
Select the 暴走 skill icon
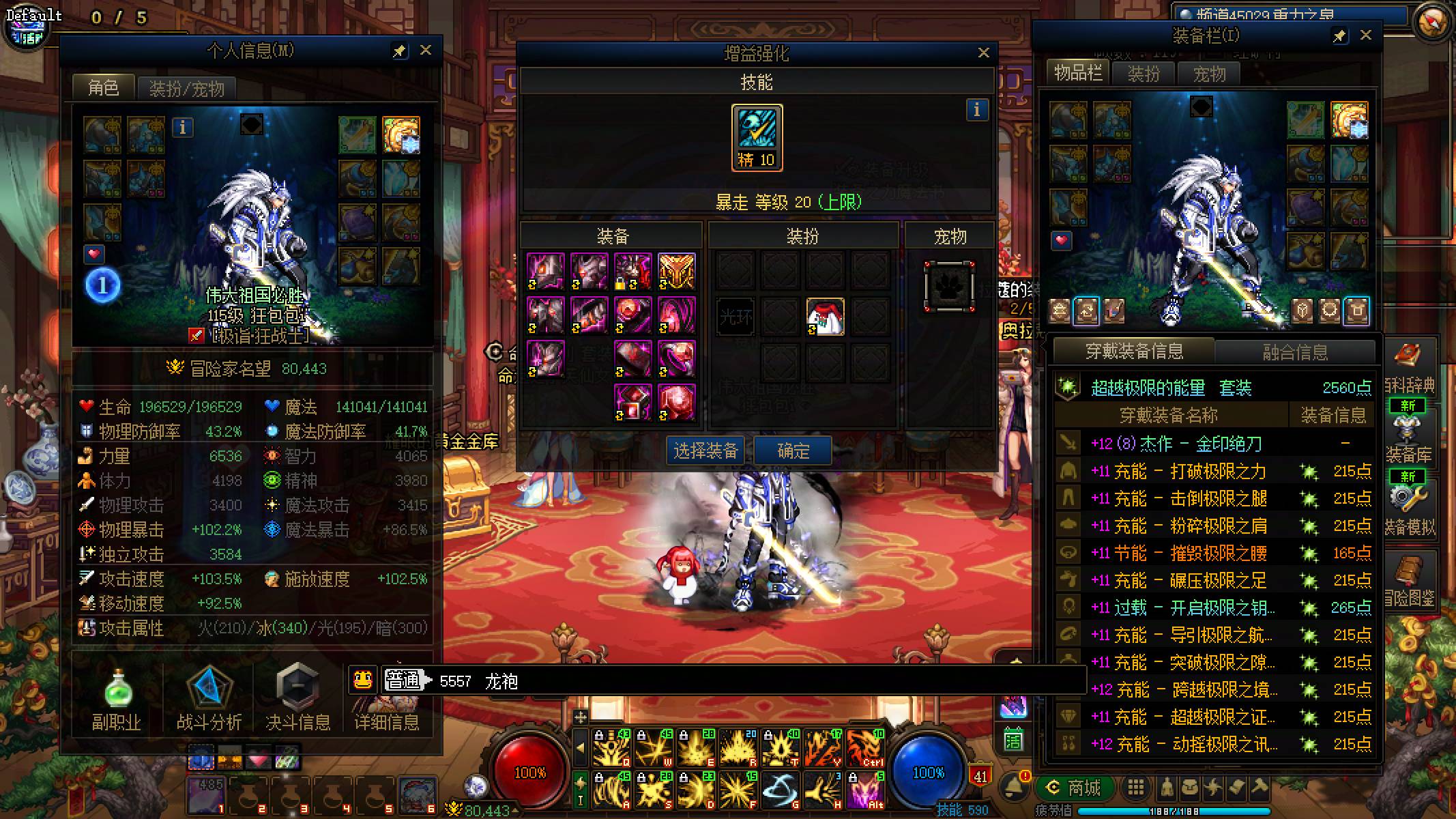(757, 137)
